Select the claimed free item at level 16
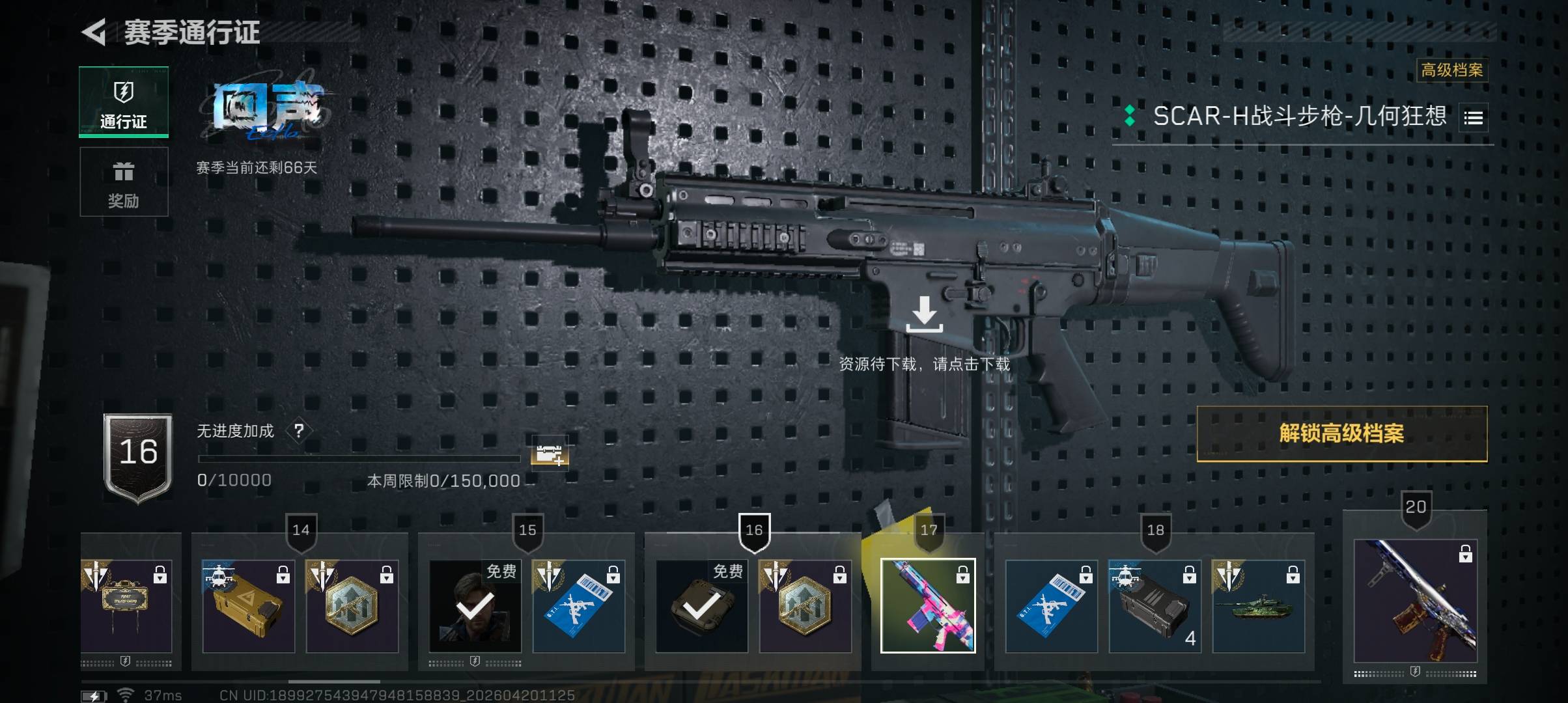 coord(701,605)
